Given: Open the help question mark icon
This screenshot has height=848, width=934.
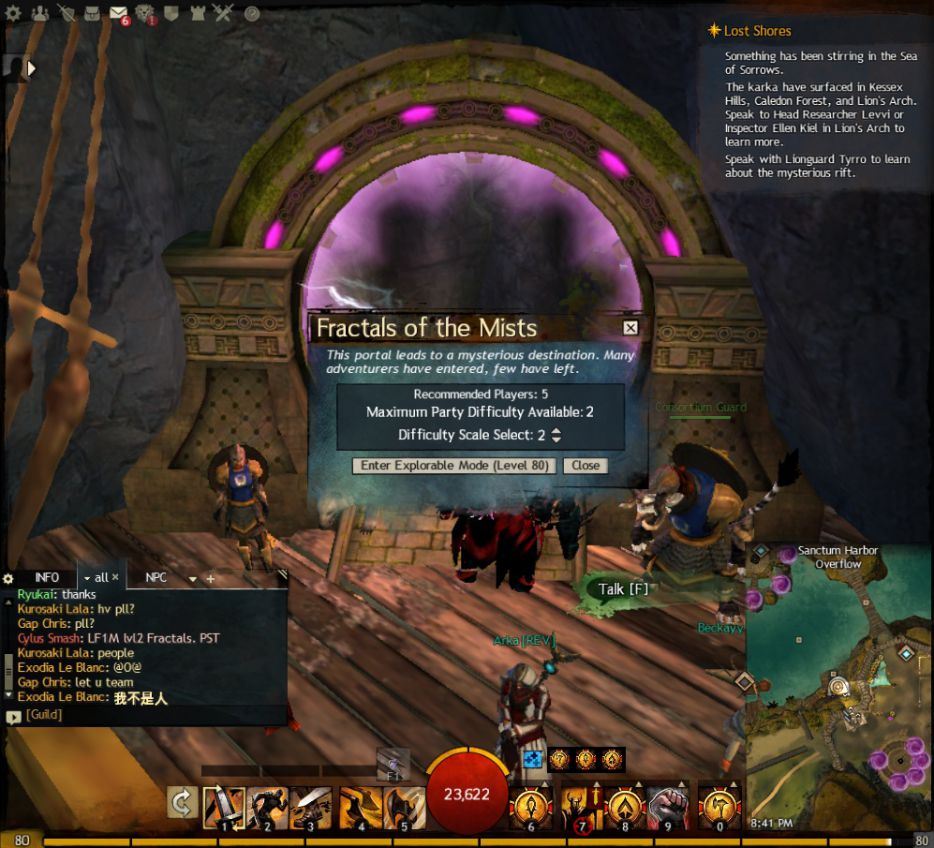Looking at the screenshot, I should [x=252, y=13].
